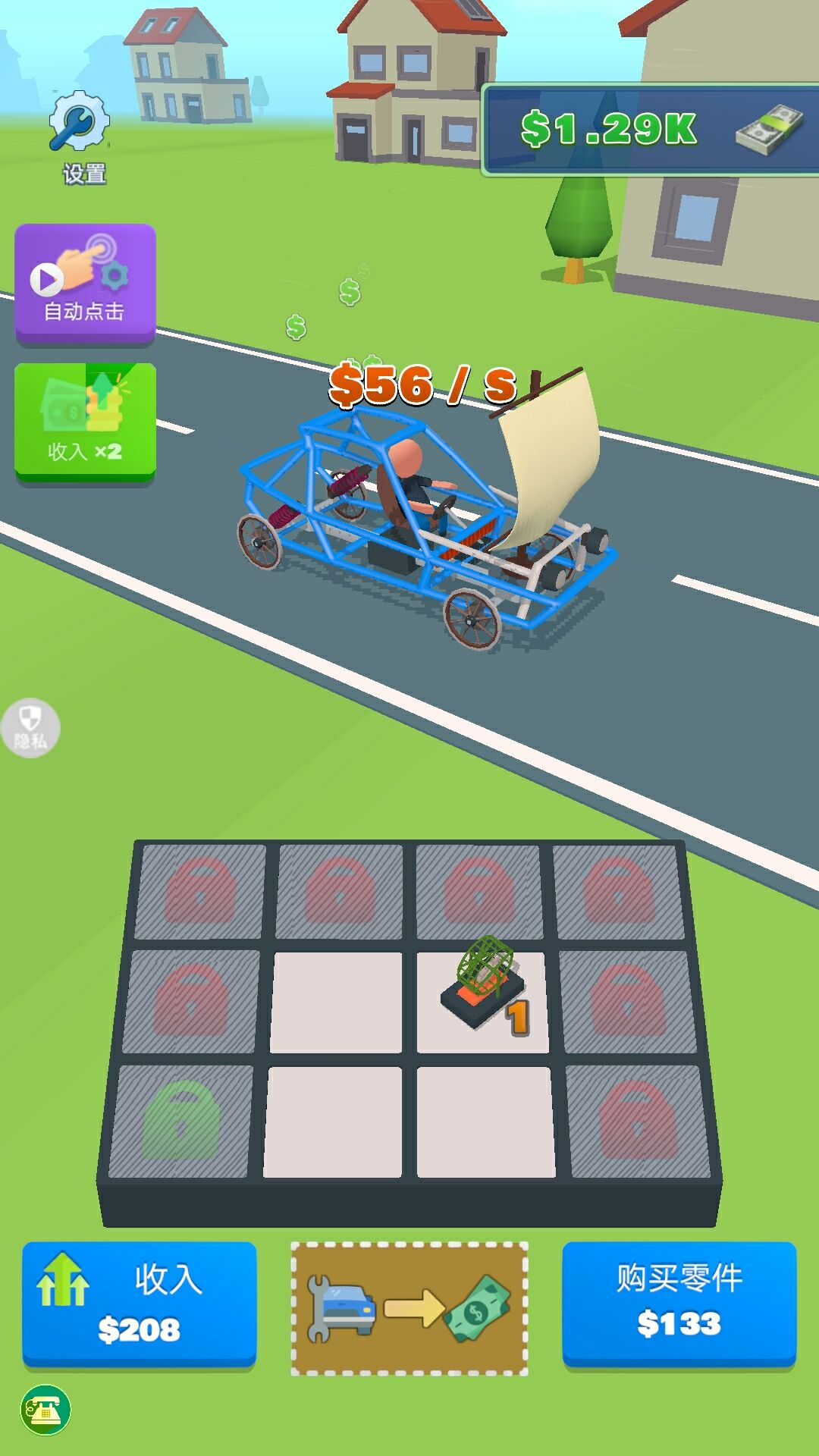Upgrade income with the 收入 $208 button

pyautogui.click(x=140, y=1303)
